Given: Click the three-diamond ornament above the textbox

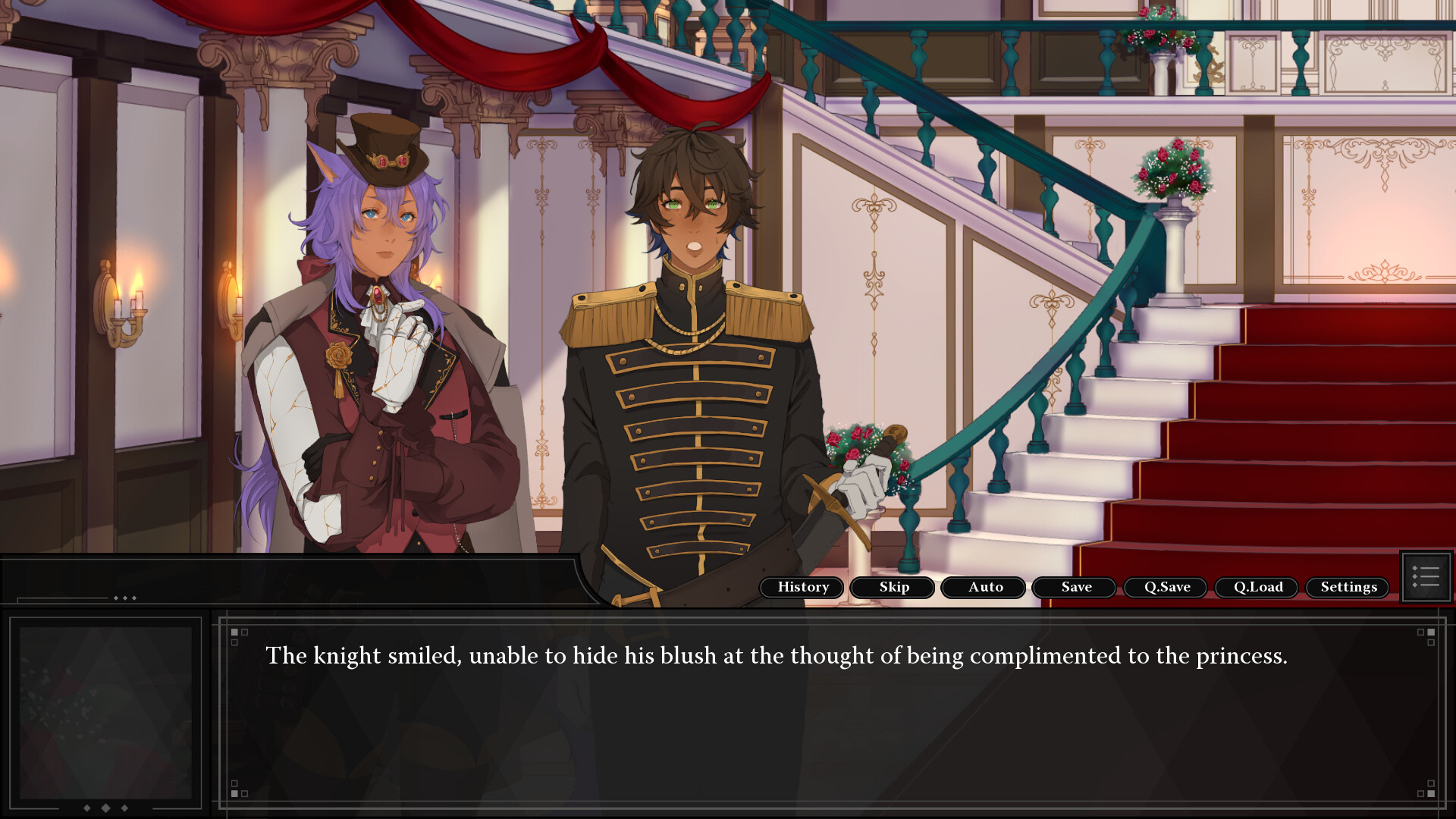Looking at the screenshot, I should 124,598.
